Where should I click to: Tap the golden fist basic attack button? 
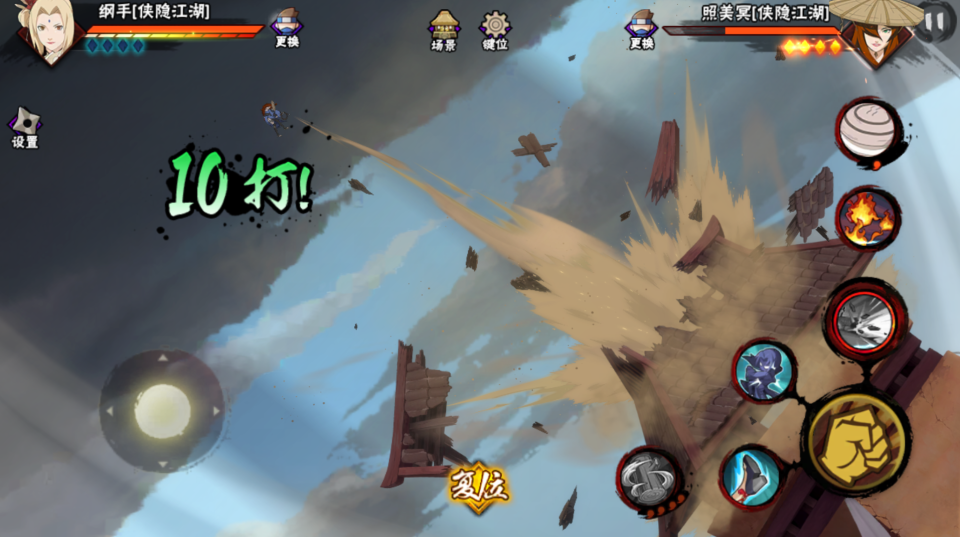(856, 441)
